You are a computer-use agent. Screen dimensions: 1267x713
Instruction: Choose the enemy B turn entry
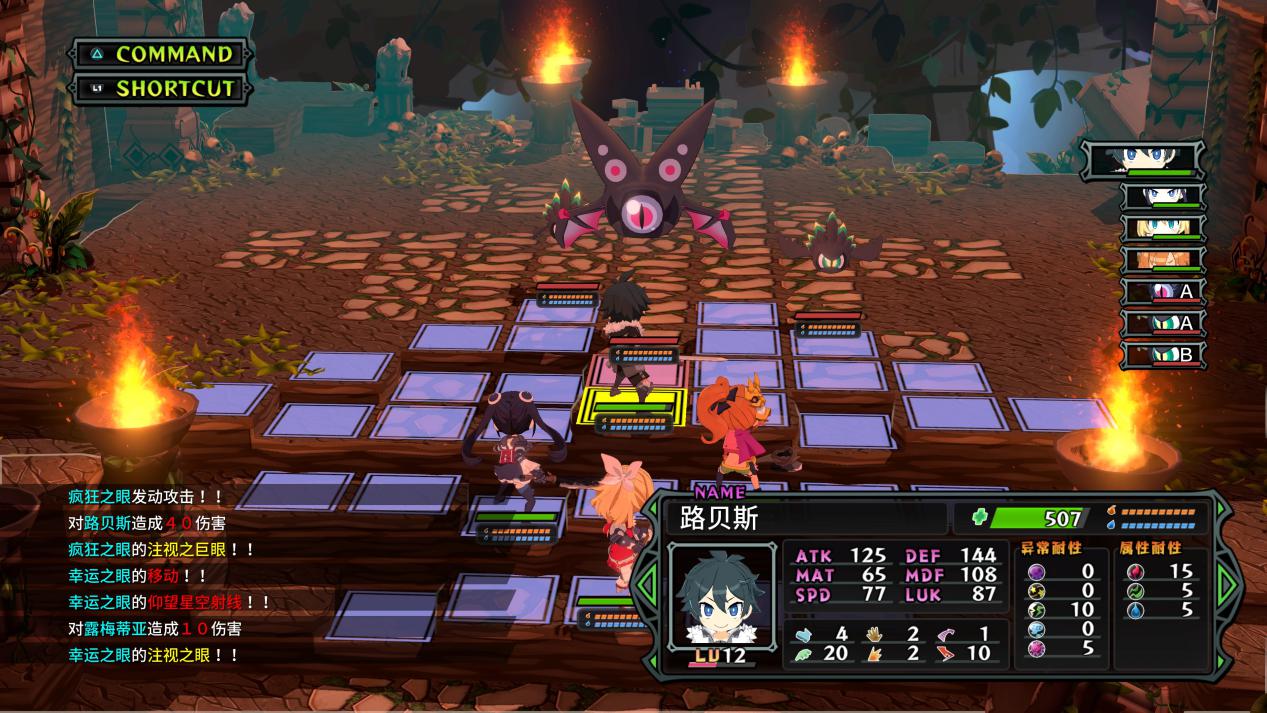1161,355
